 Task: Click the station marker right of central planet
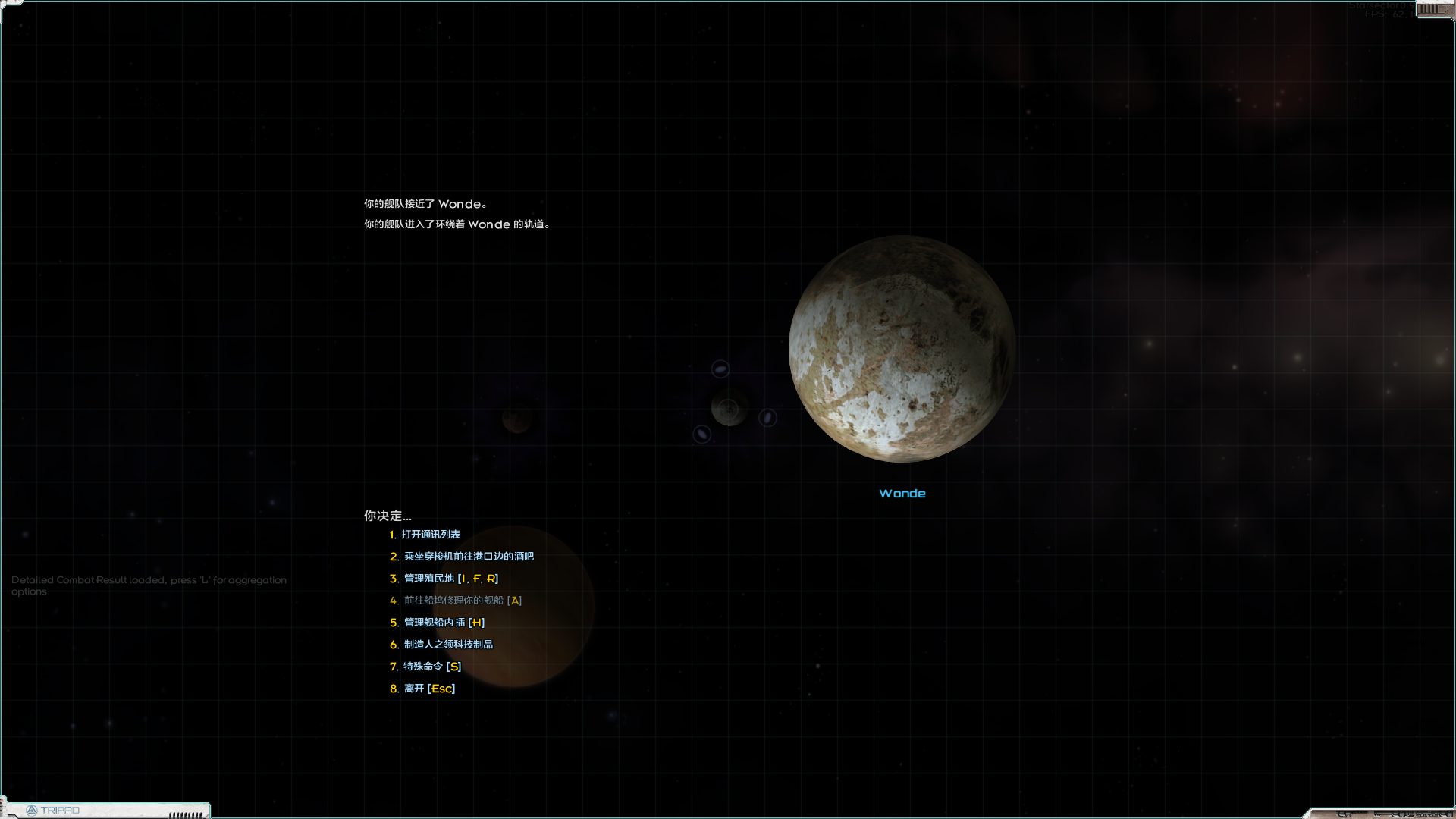767,417
